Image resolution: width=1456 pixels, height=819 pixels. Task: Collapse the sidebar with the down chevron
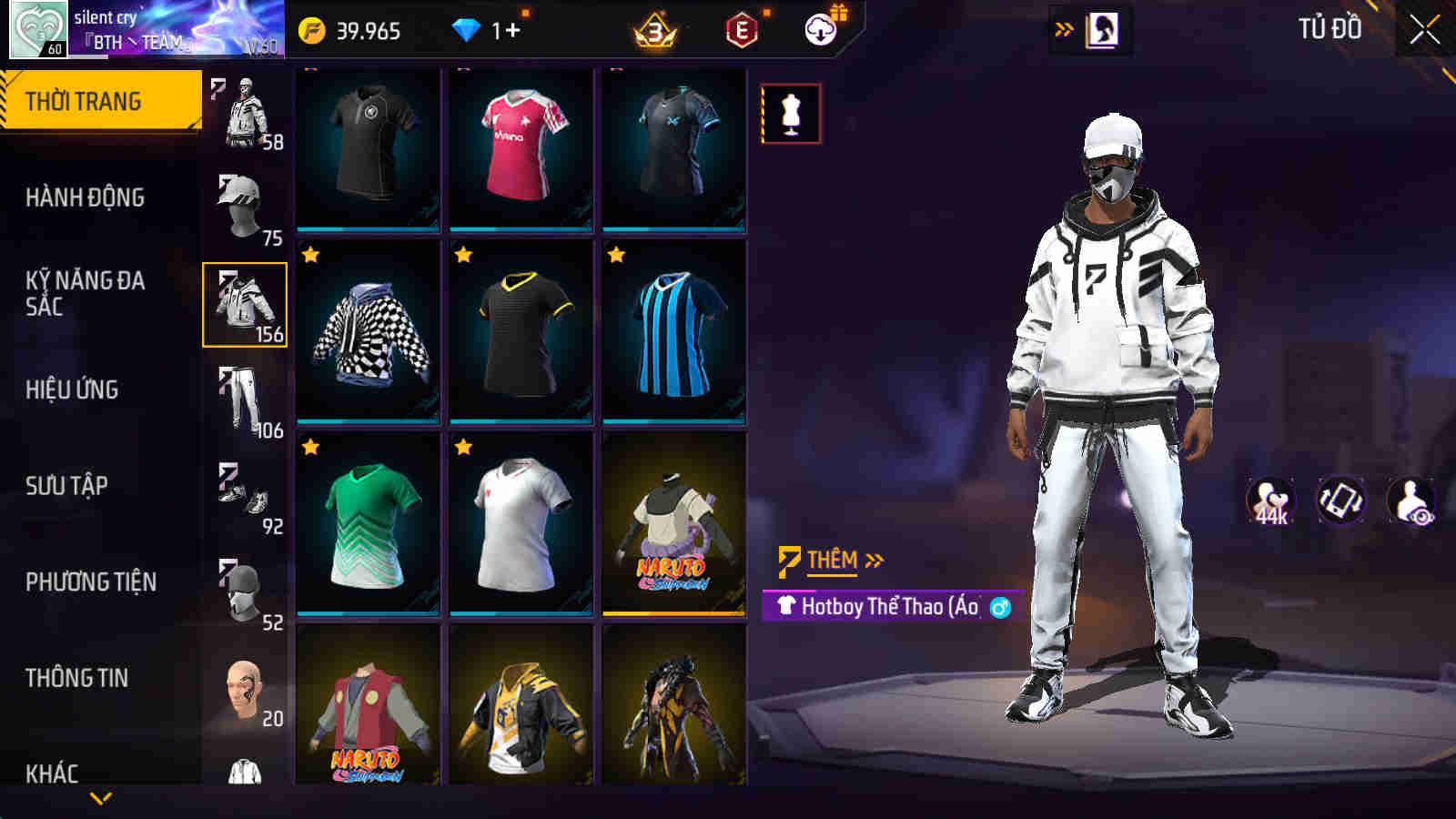pyautogui.click(x=100, y=799)
